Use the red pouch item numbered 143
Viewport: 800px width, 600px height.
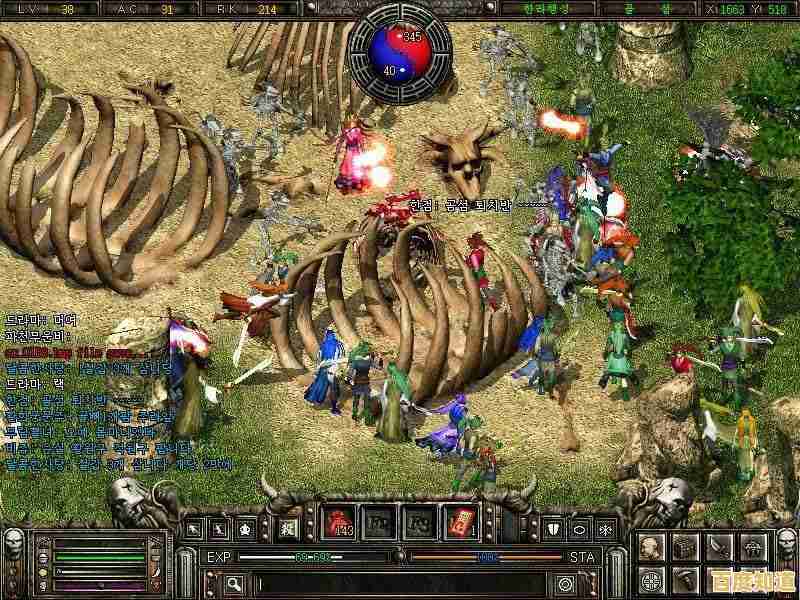pyautogui.click(x=341, y=523)
